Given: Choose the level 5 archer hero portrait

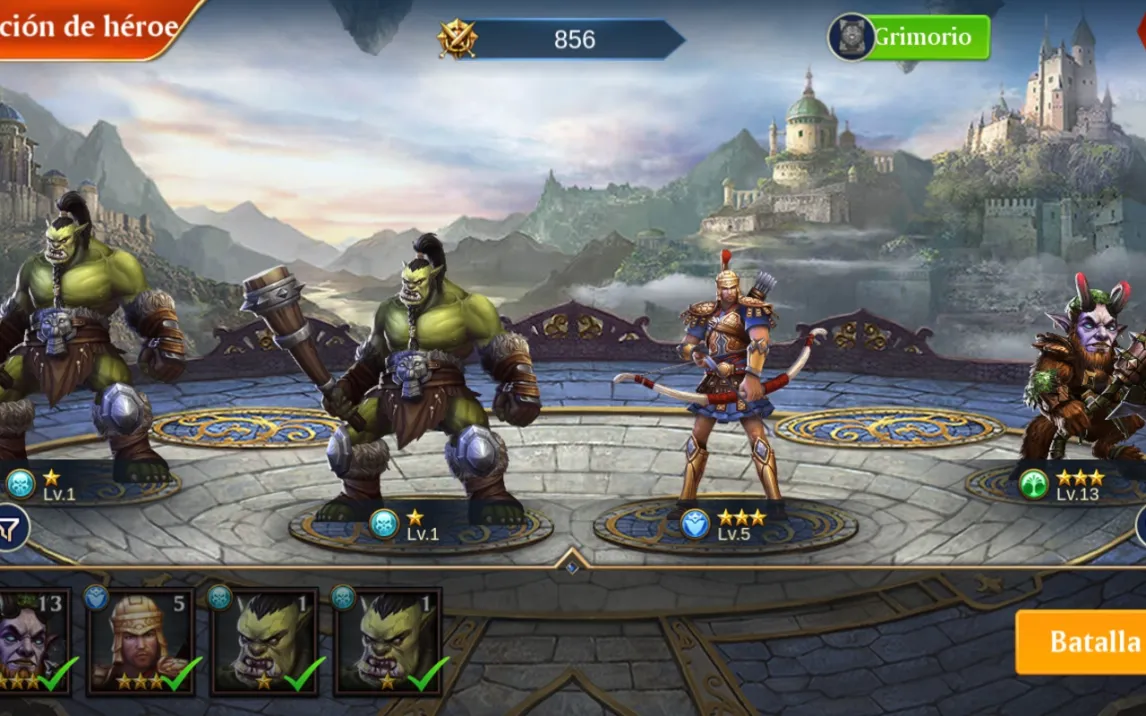Looking at the screenshot, I should click(x=141, y=641).
